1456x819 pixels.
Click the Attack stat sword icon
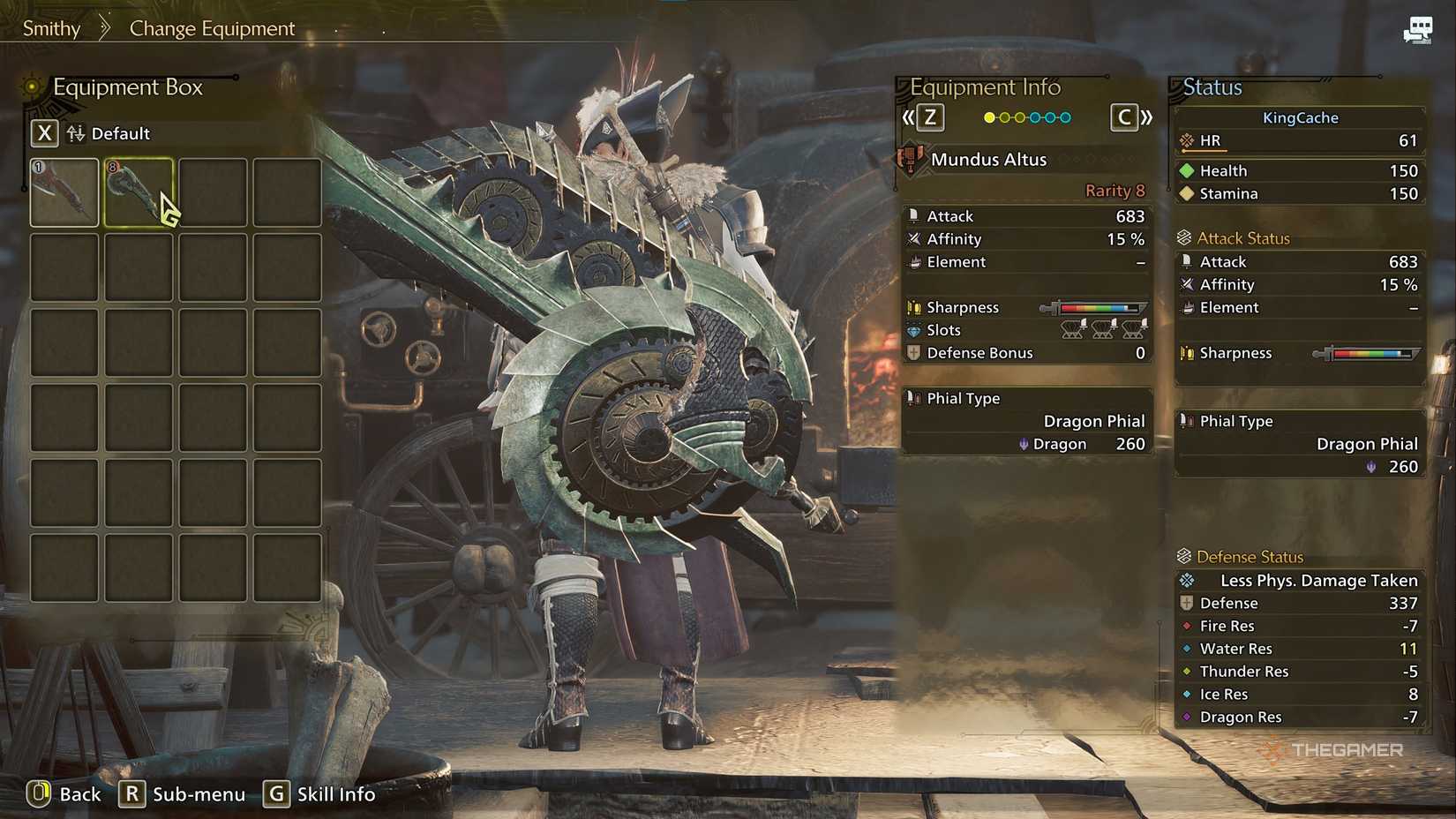(x=914, y=215)
